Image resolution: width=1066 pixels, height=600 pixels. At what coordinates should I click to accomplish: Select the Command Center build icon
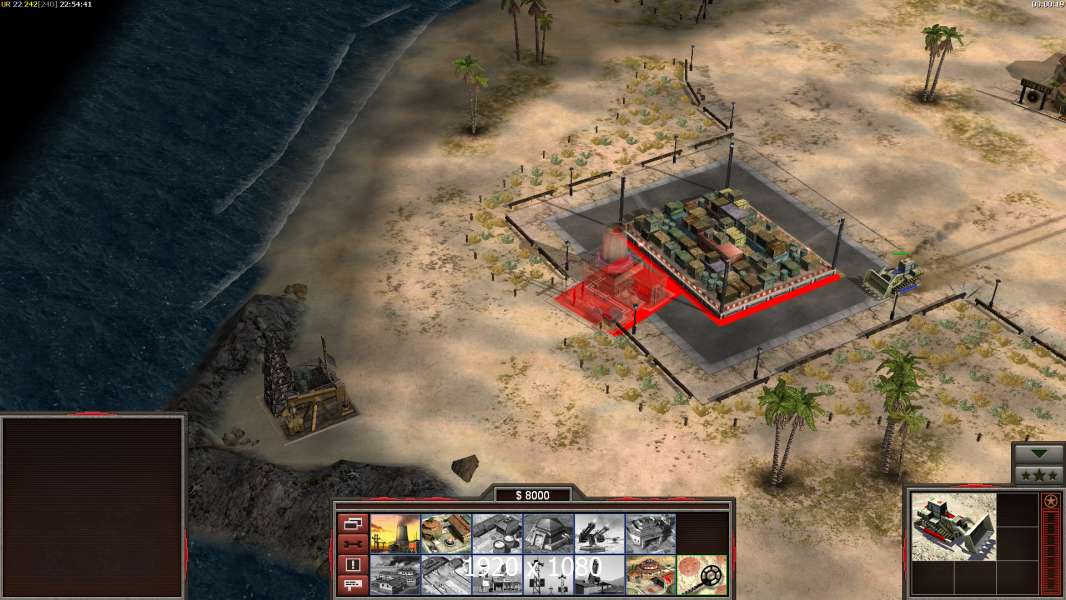point(650,574)
